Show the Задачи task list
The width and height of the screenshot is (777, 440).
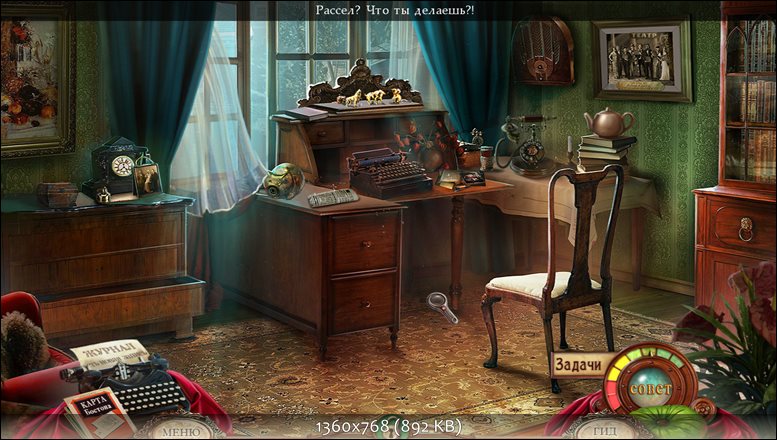point(577,365)
